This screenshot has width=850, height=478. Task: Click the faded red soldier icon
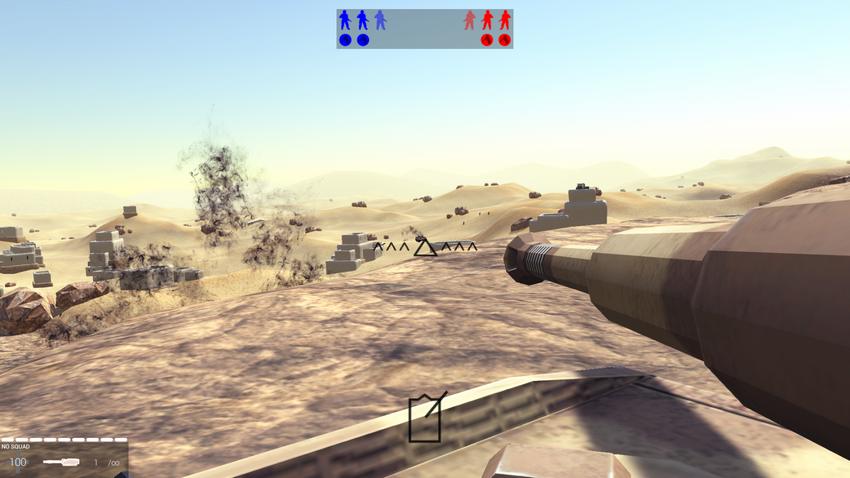point(469,20)
